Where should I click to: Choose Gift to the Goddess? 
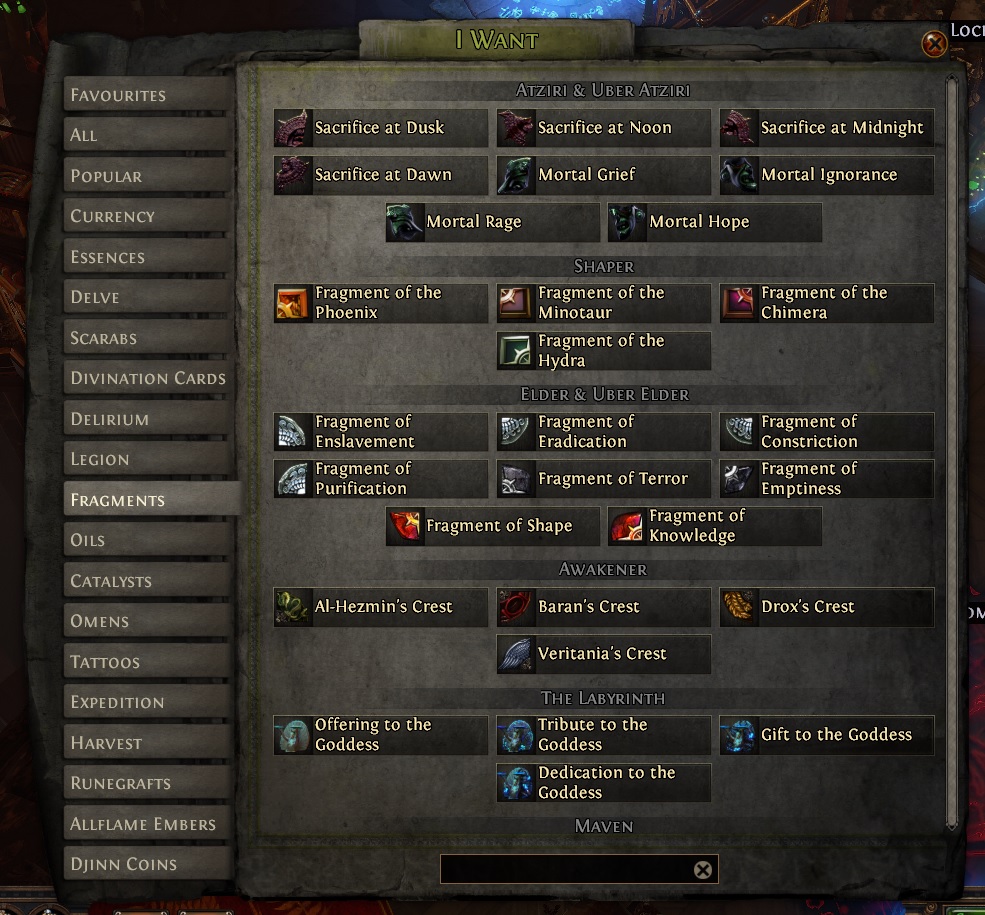827,735
